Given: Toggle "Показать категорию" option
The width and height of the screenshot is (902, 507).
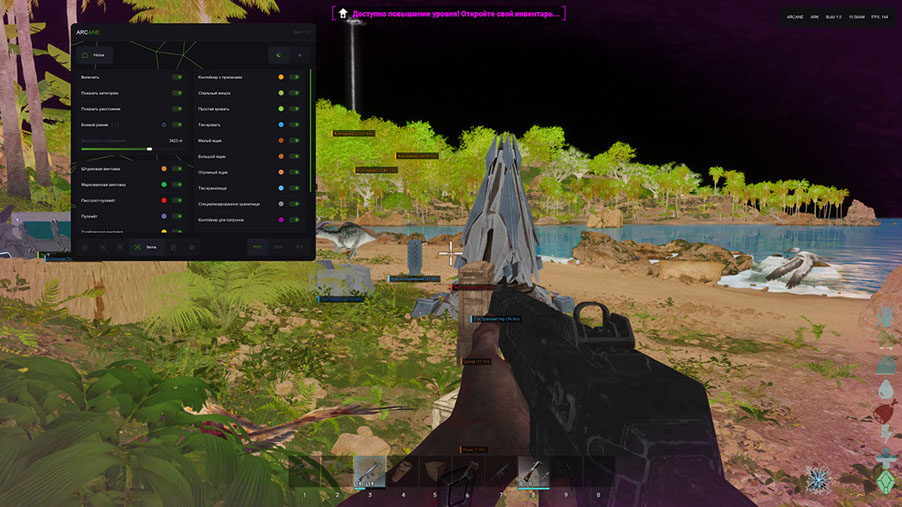Looking at the screenshot, I should pos(177,92).
